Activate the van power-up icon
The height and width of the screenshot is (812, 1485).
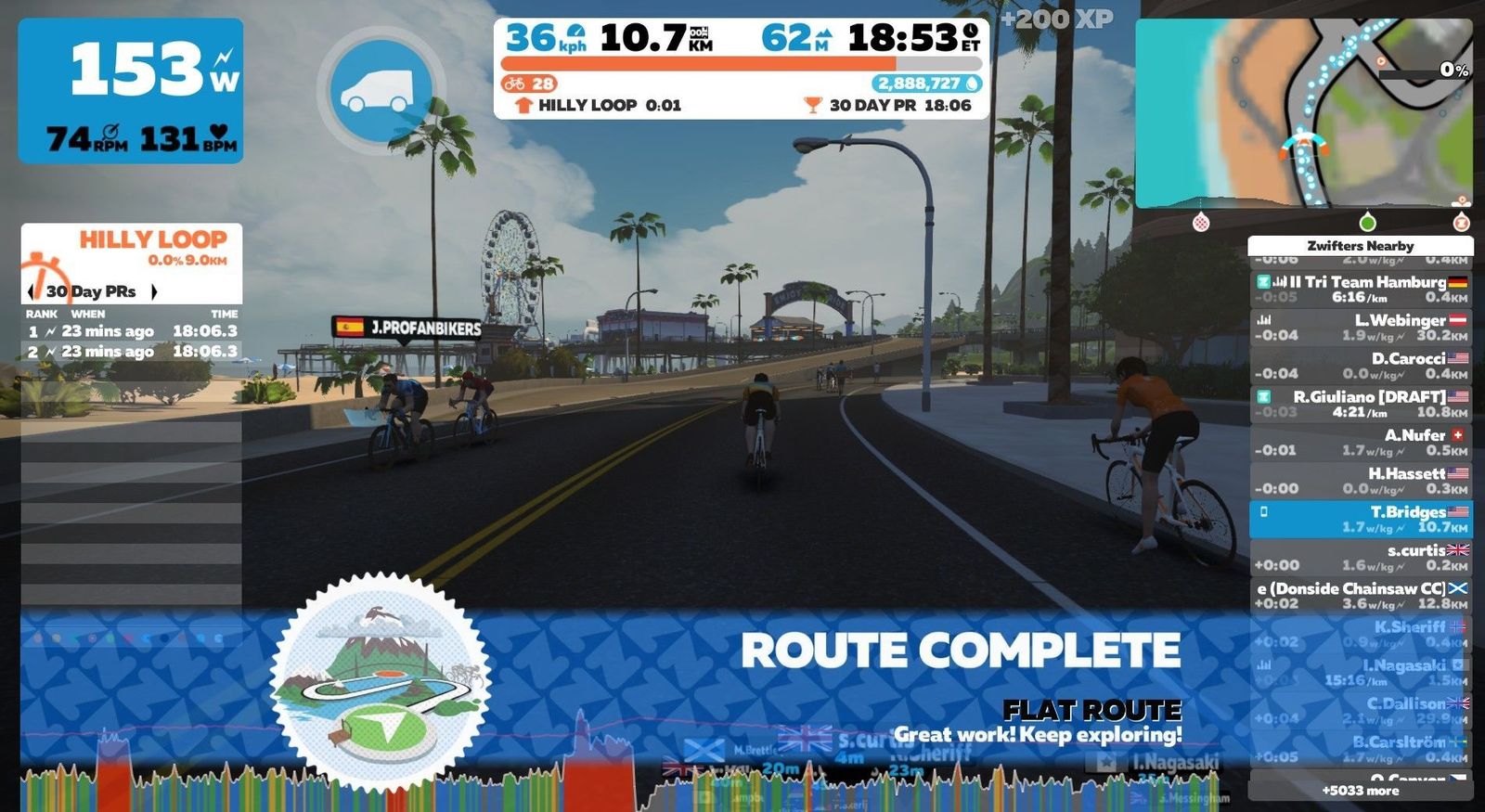point(381,90)
